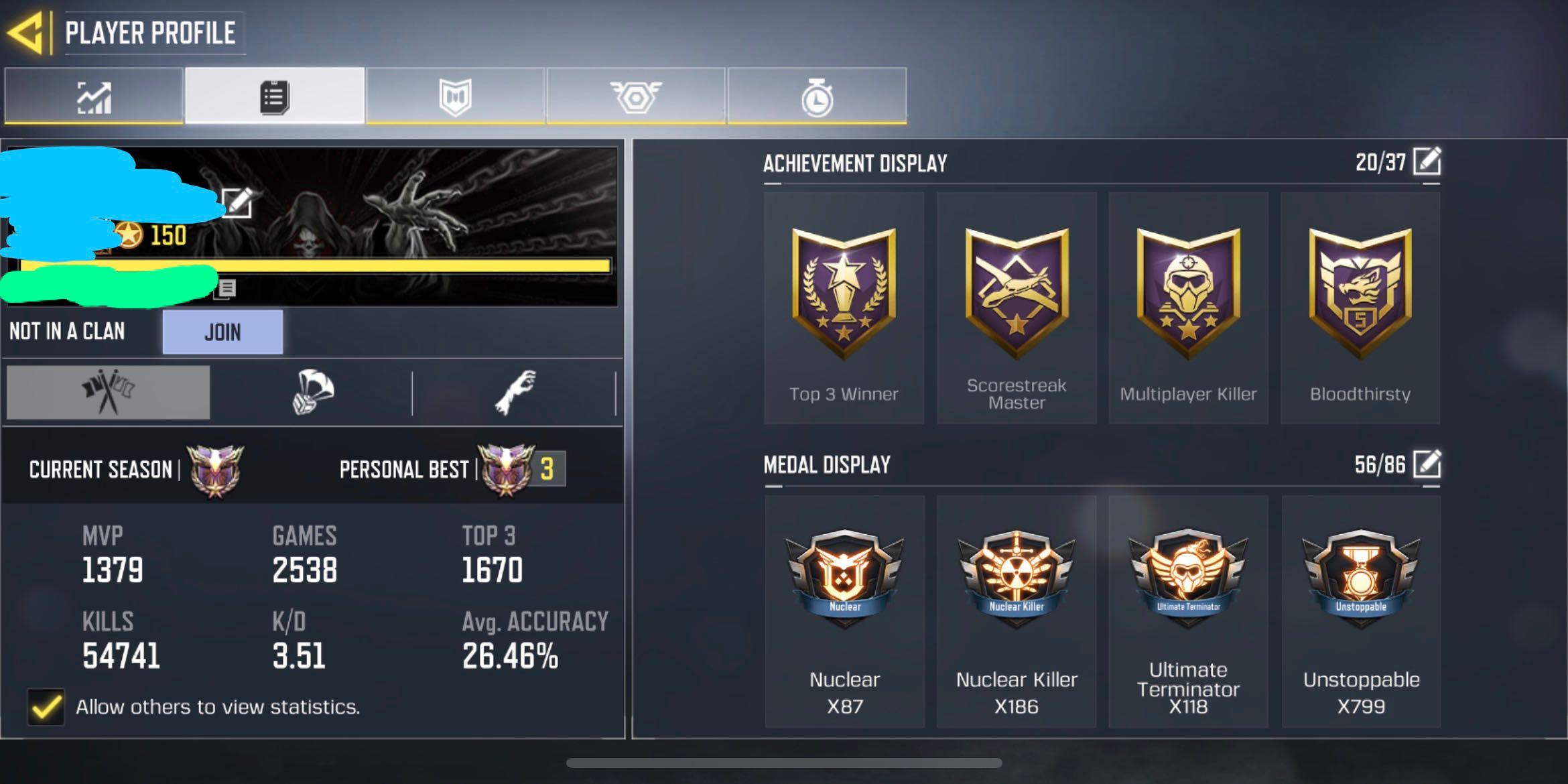Open the shield loadout tab
The image size is (1568, 784).
(454, 96)
